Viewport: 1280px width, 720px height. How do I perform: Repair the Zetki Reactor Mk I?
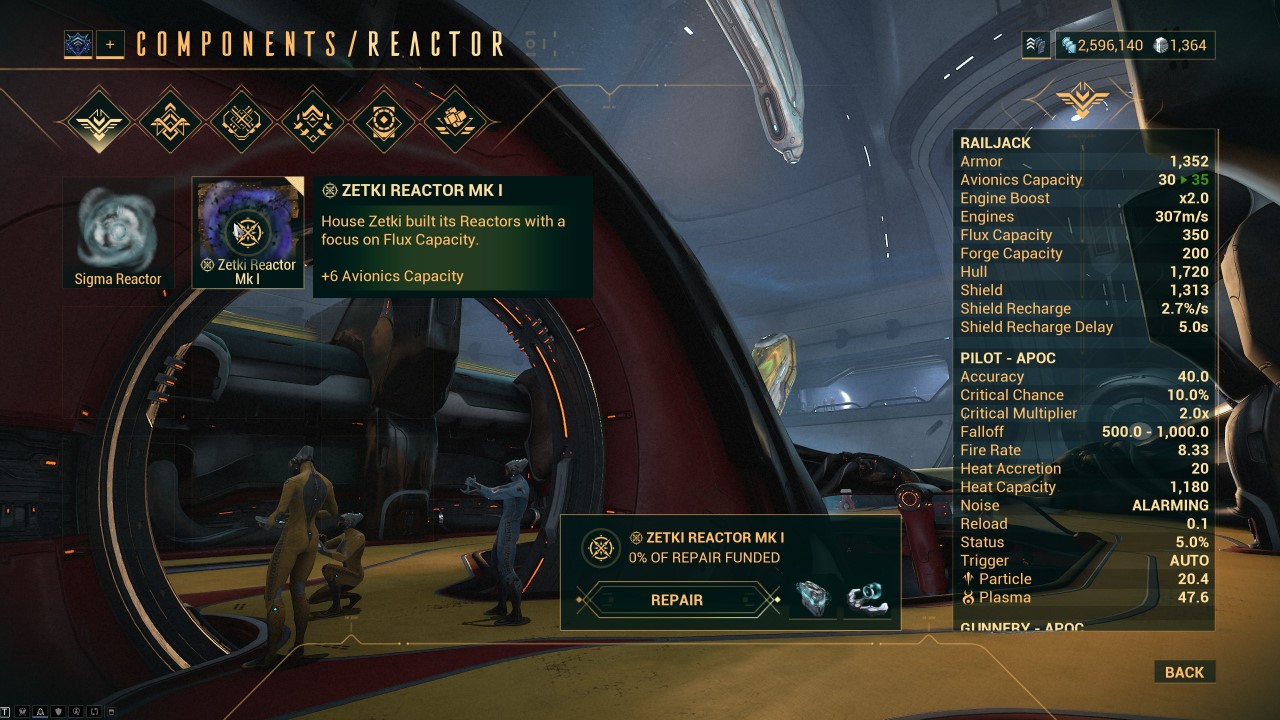pyautogui.click(x=677, y=600)
